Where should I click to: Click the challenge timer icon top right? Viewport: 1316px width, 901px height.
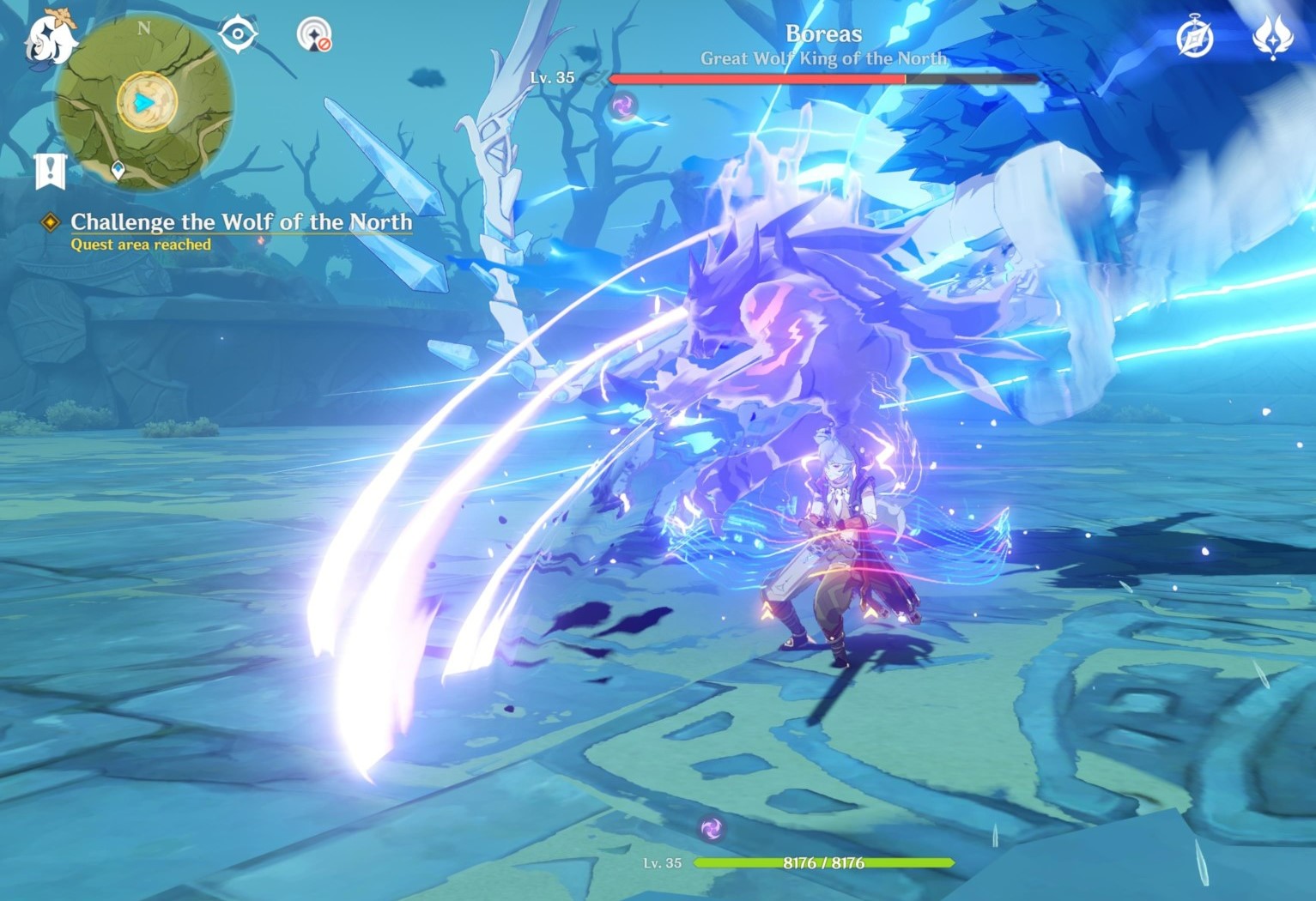(1197, 36)
